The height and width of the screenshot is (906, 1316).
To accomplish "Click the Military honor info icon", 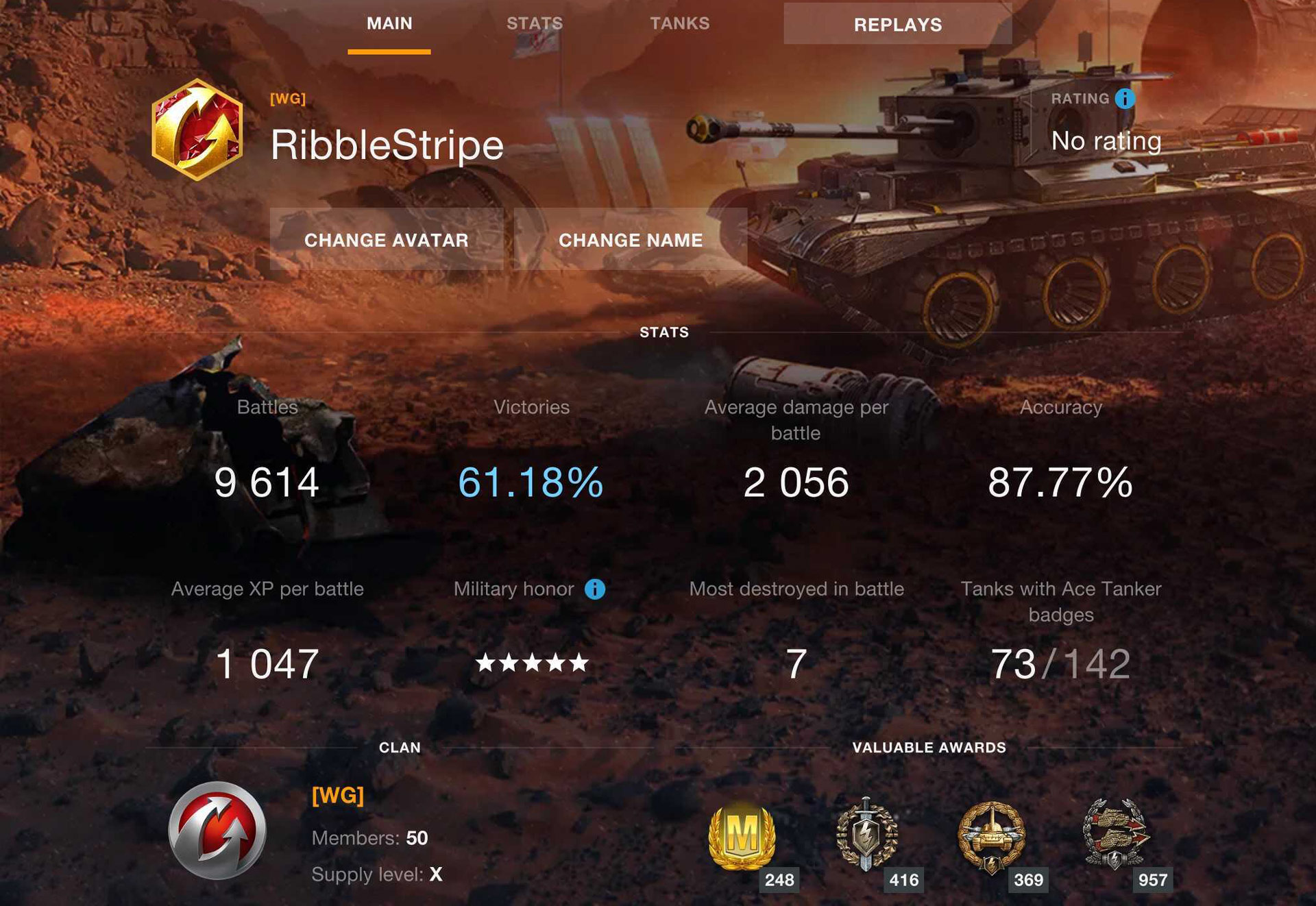I will tap(595, 588).
